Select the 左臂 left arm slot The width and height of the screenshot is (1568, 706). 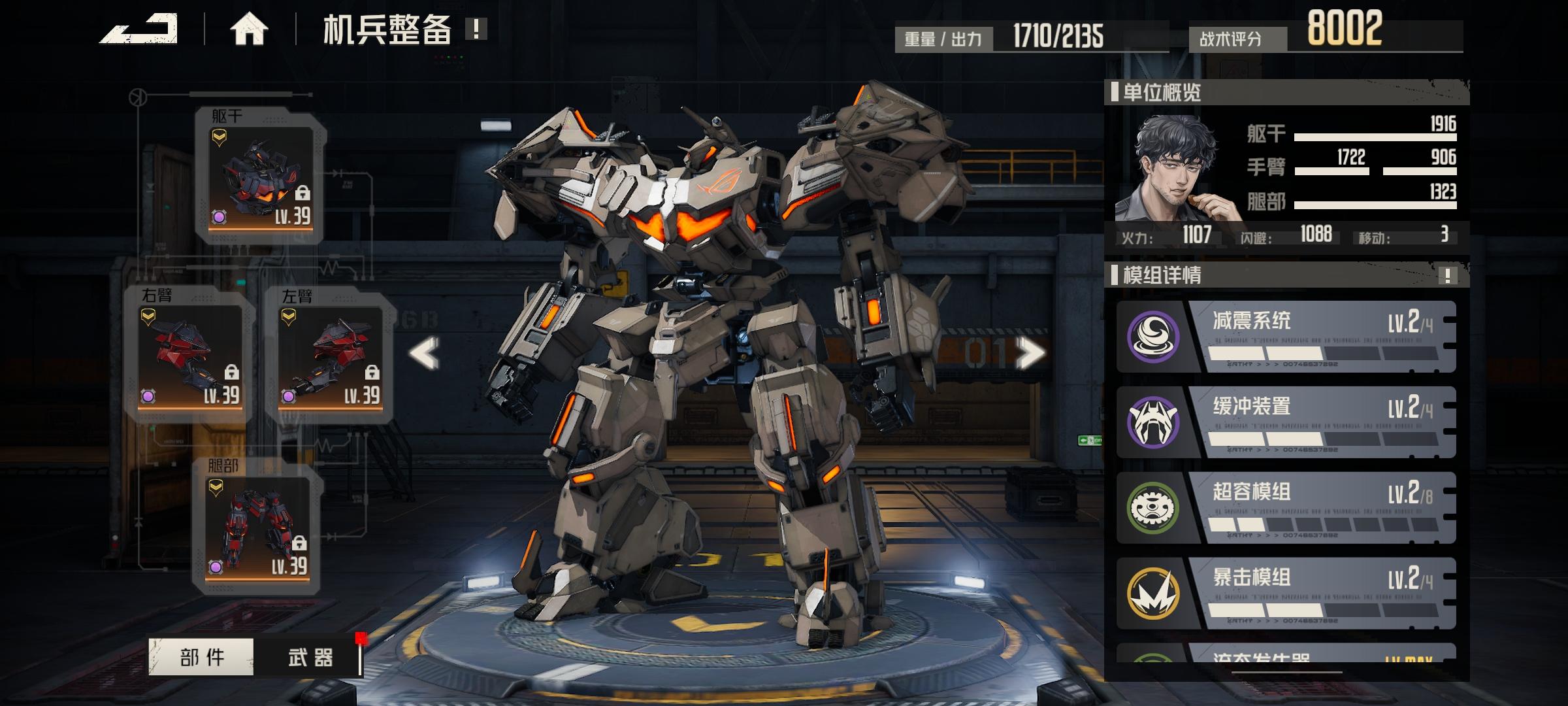[331, 357]
